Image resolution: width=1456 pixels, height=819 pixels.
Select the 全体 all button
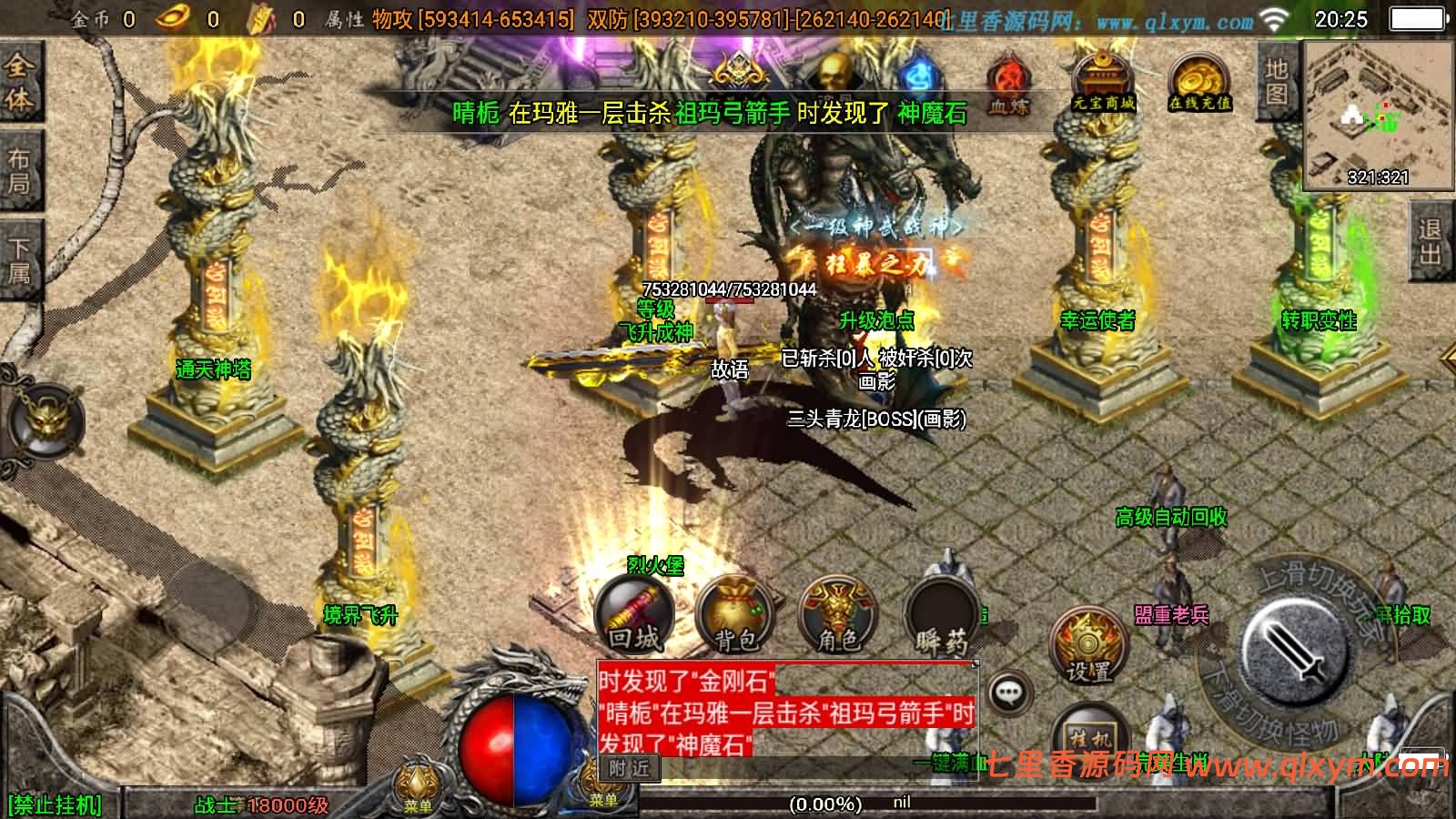coord(19,82)
